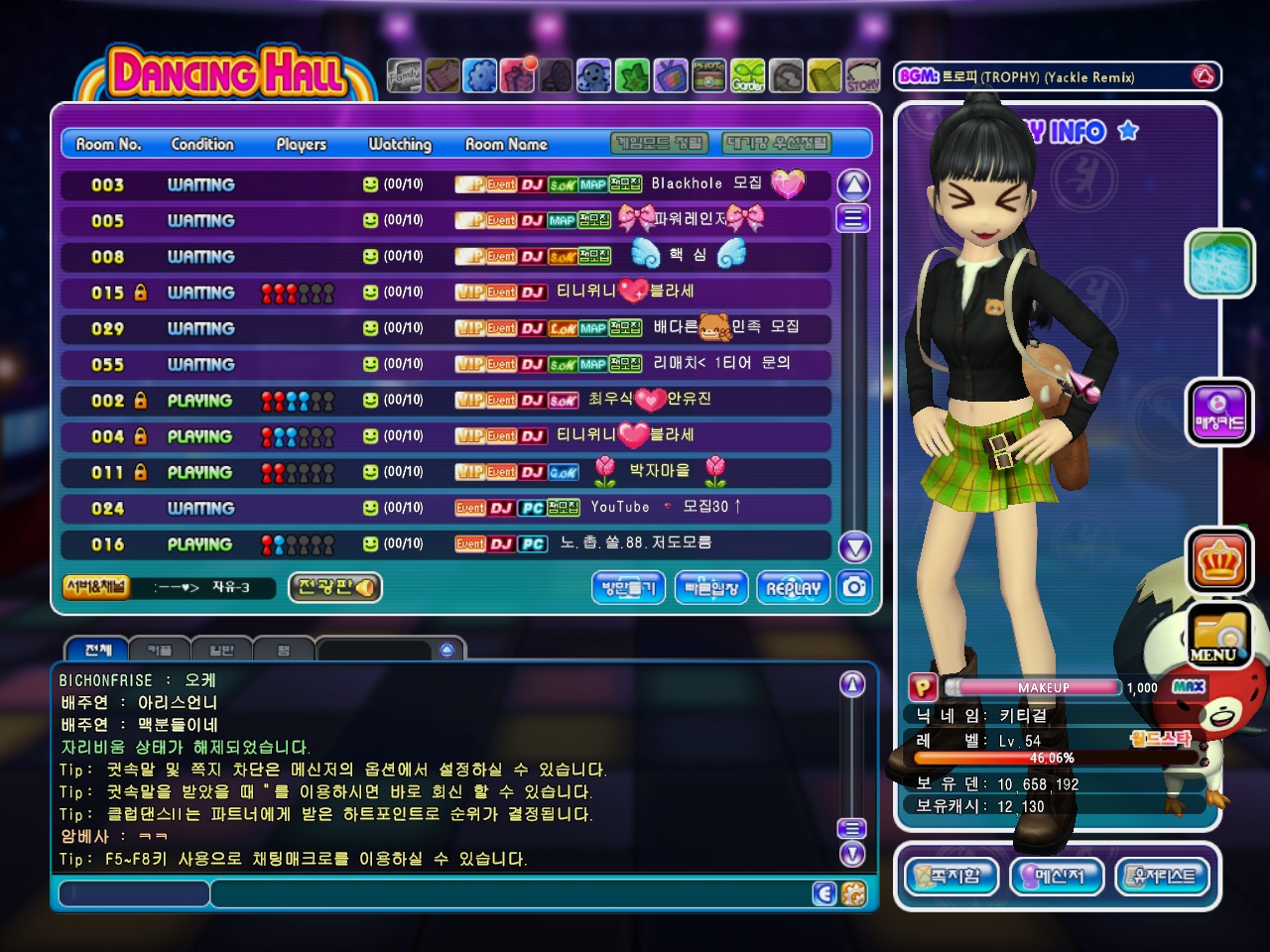Show the 유저리스트 user list
The width and height of the screenshot is (1270, 952).
tap(1164, 876)
